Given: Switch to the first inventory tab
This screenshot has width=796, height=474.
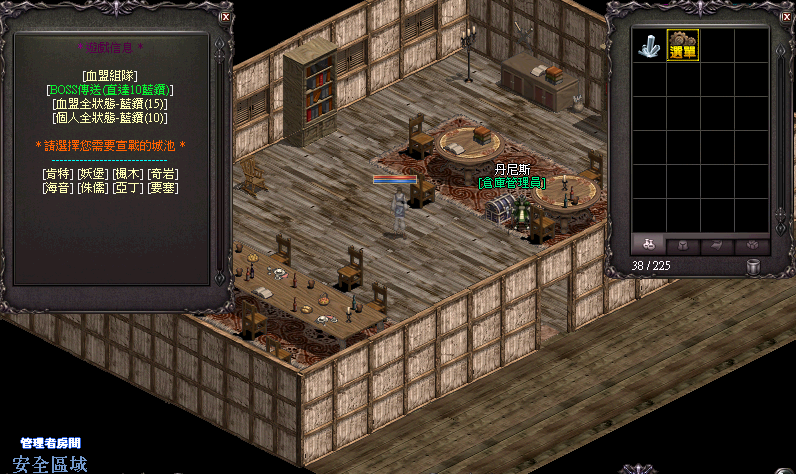Looking at the screenshot, I should click(649, 245).
